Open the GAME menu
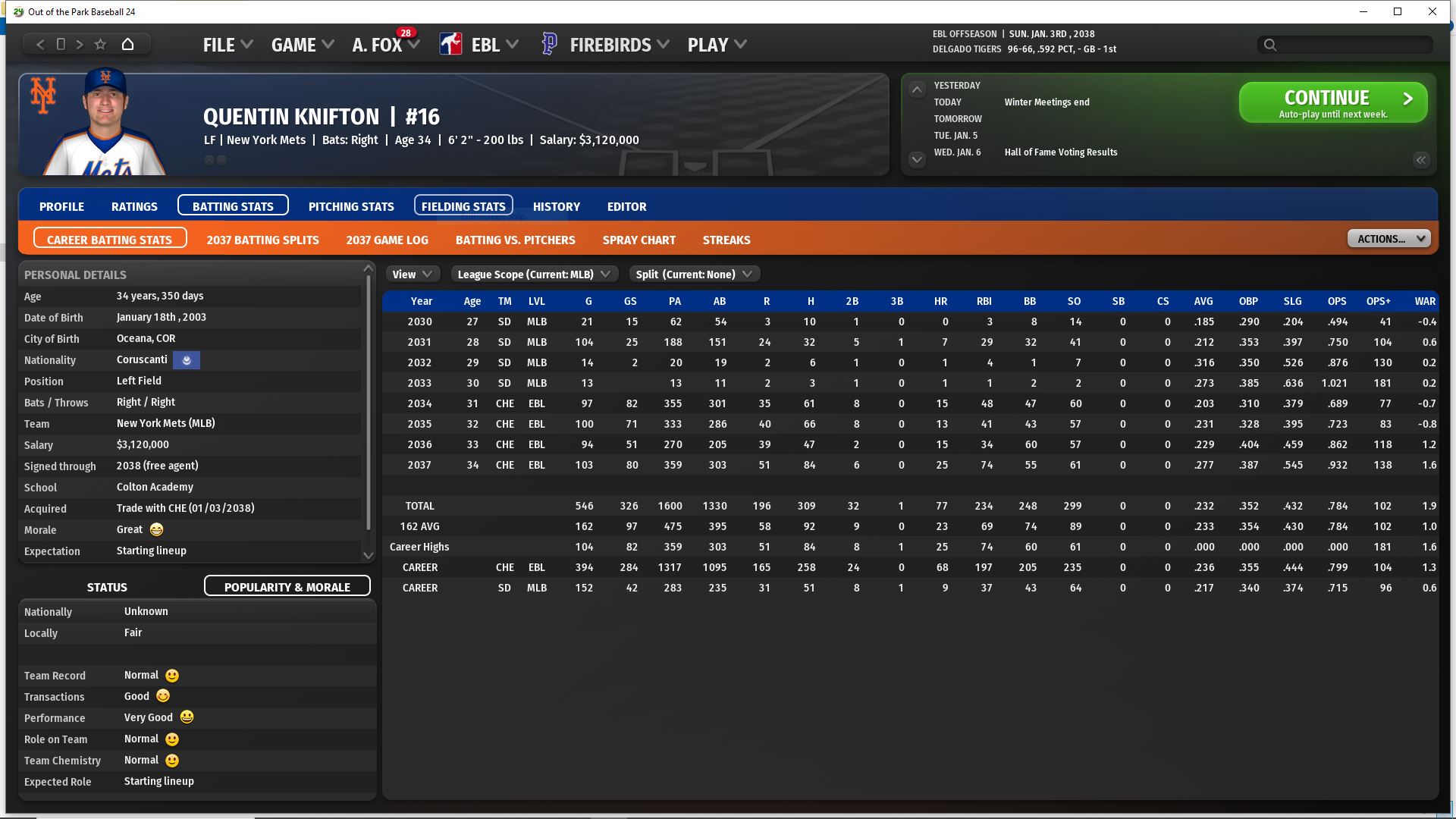This screenshot has width=1456, height=819. click(x=302, y=45)
